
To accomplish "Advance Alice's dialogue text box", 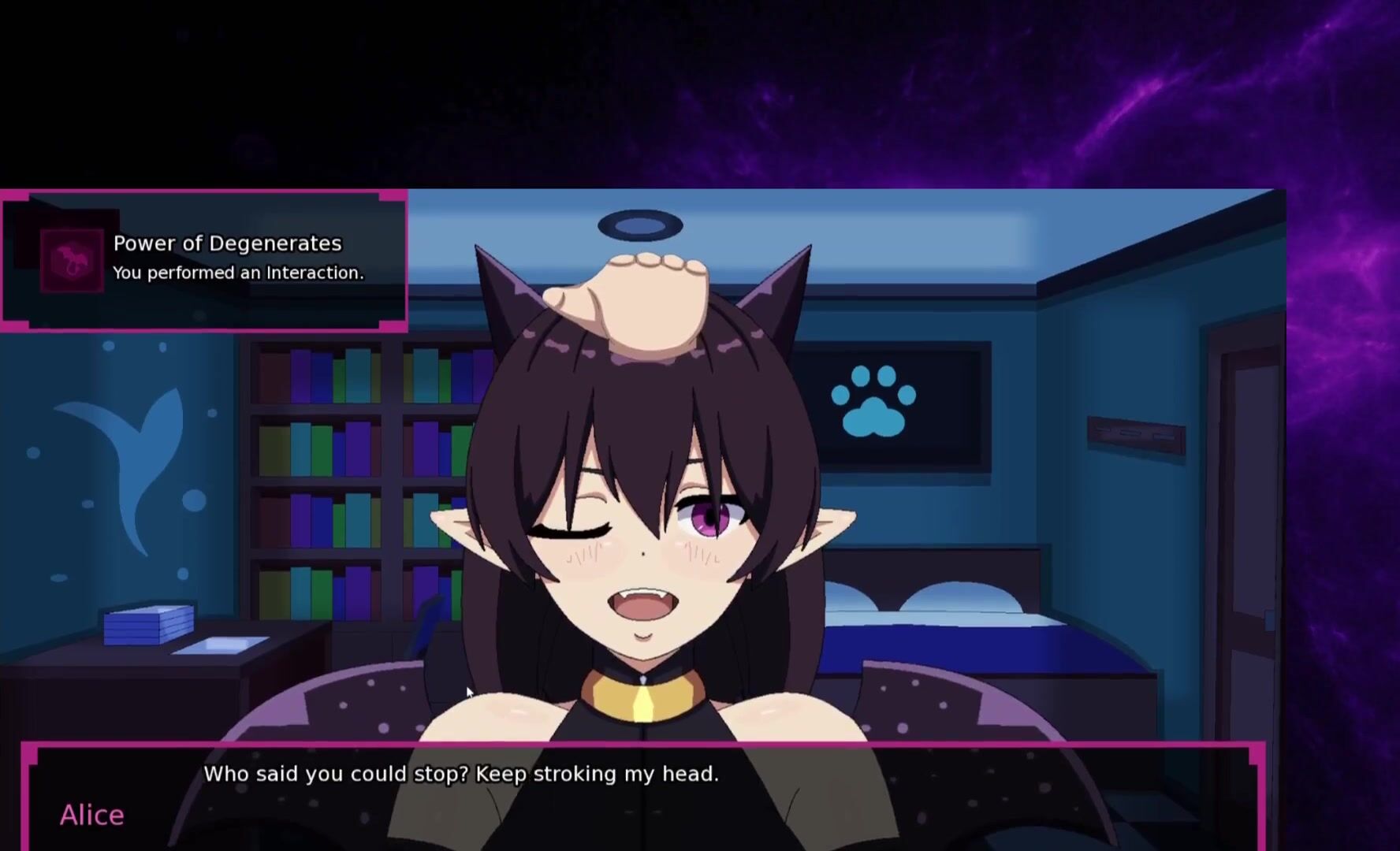I will (642, 797).
